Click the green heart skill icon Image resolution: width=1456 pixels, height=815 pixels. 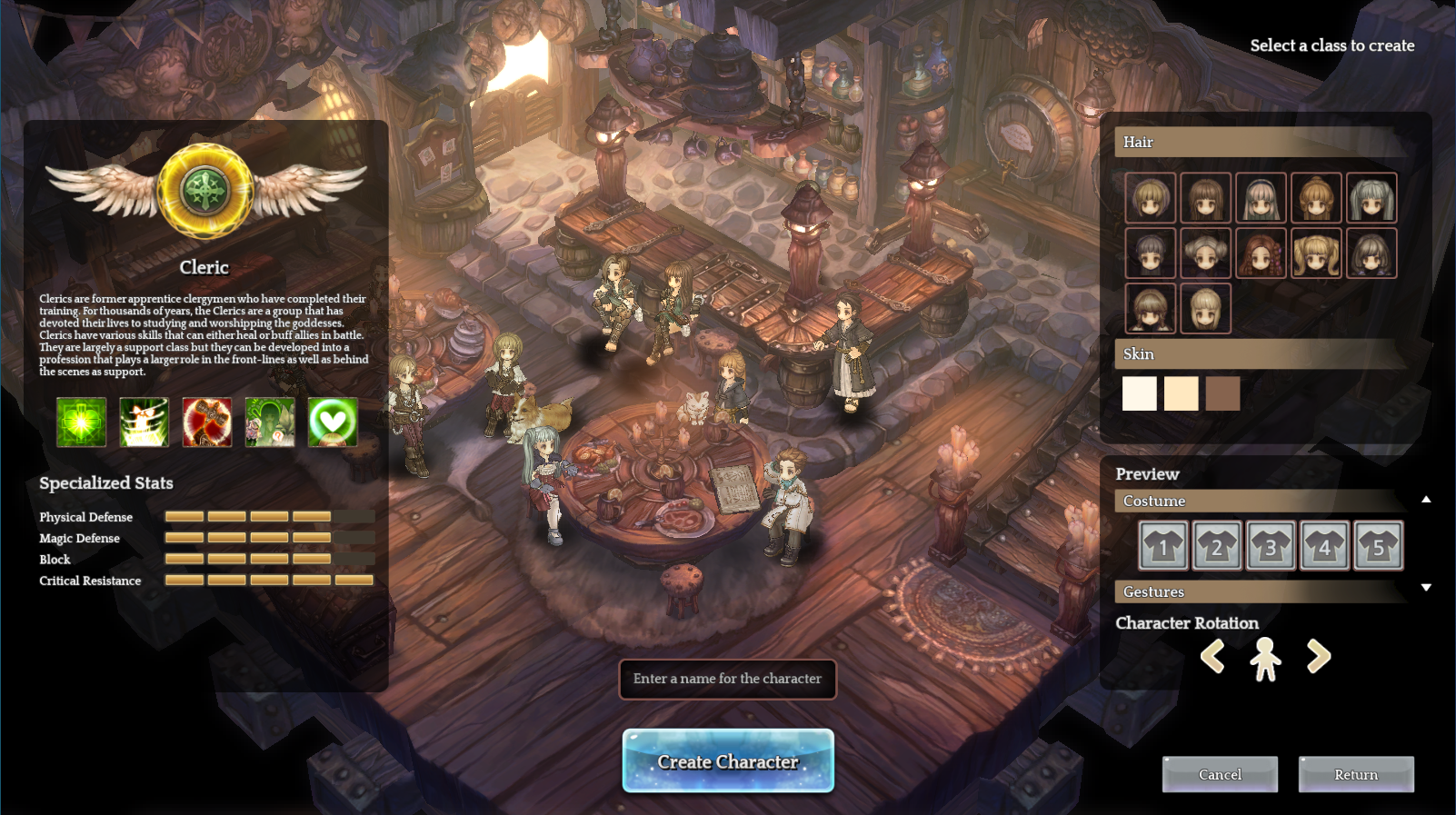[333, 422]
